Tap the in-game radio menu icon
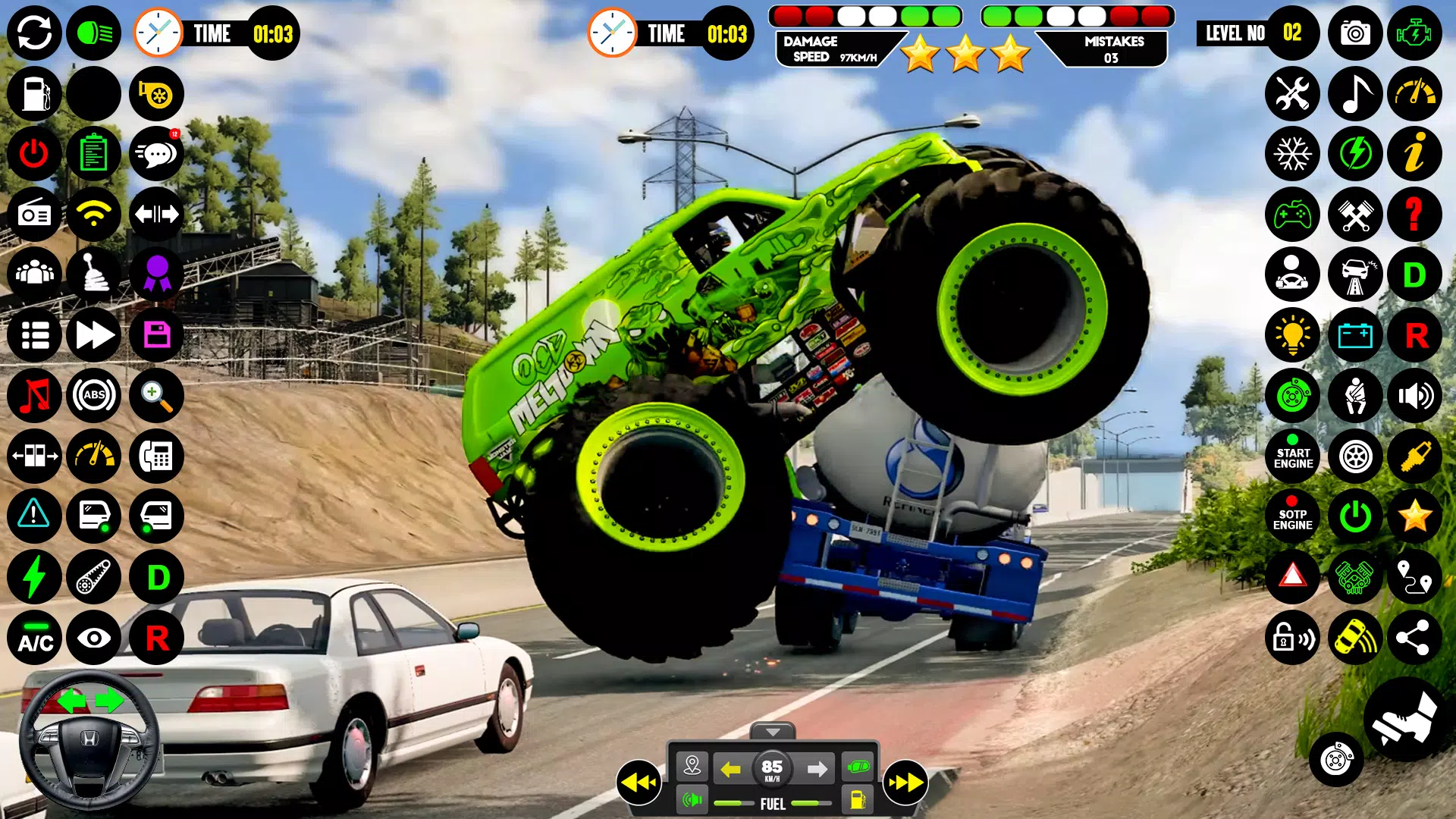The width and height of the screenshot is (1456, 819). [x=33, y=215]
